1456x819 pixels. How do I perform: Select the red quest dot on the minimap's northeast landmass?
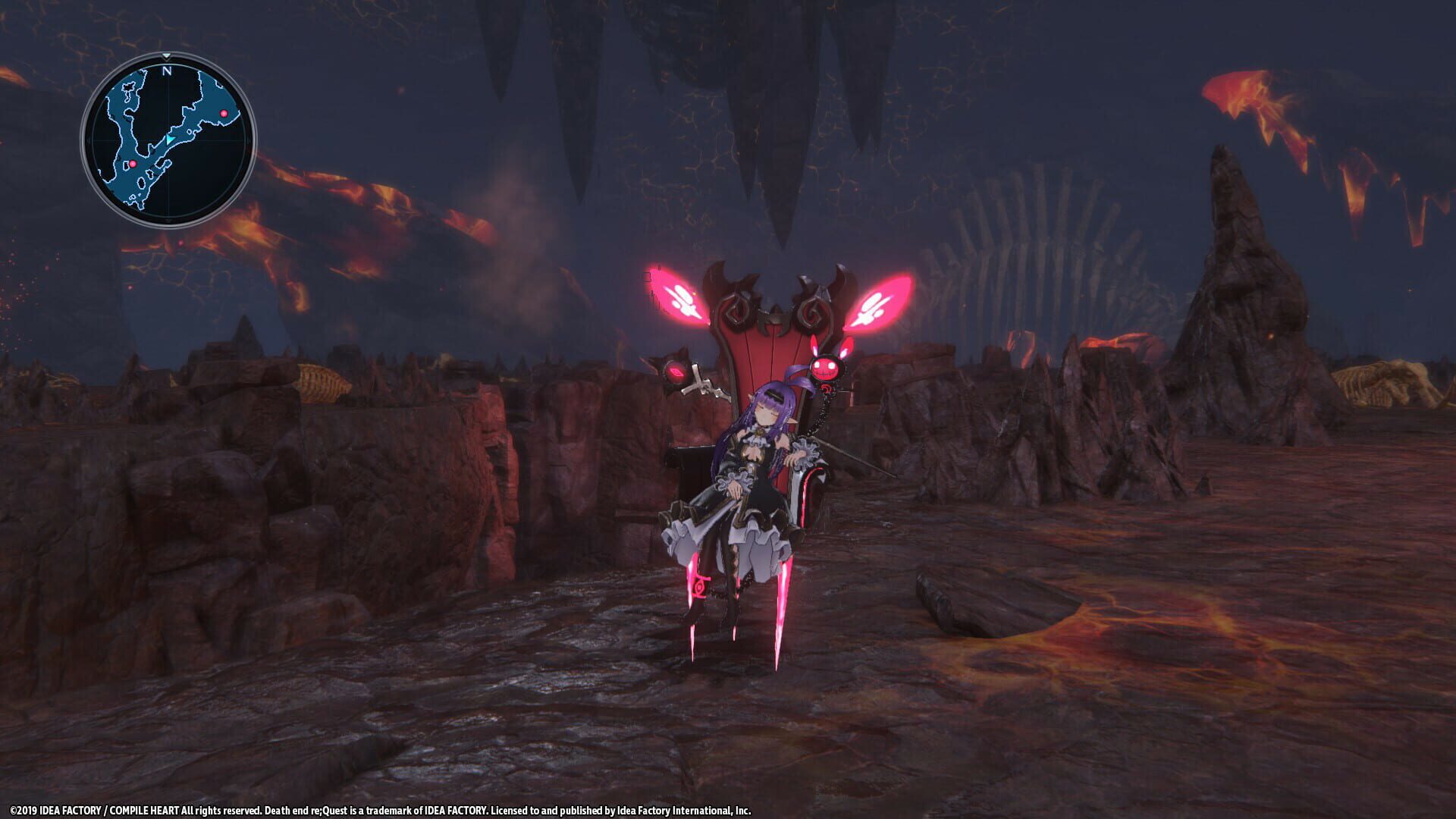tap(224, 113)
